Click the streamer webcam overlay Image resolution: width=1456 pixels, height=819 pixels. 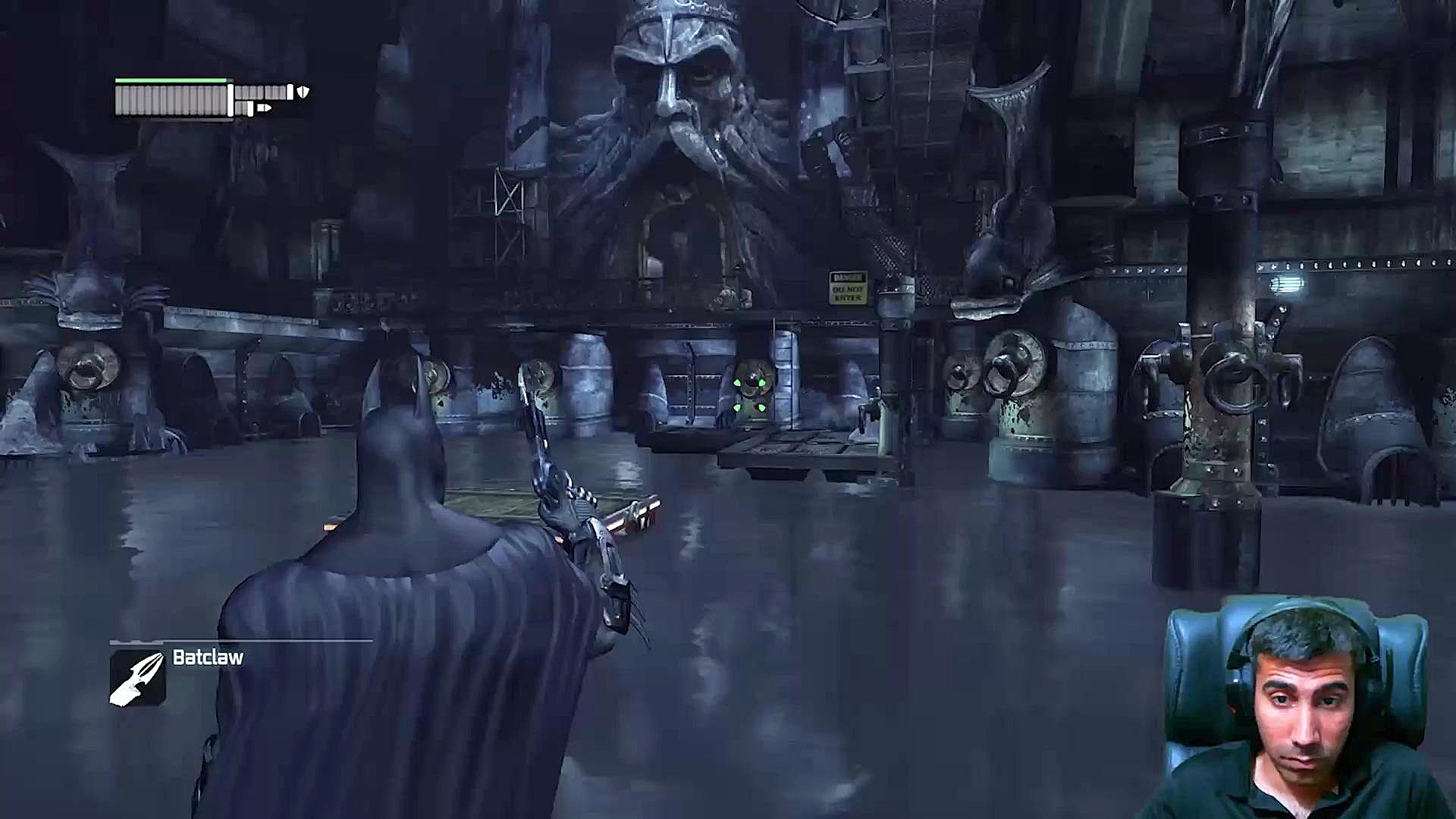[x=1298, y=708]
